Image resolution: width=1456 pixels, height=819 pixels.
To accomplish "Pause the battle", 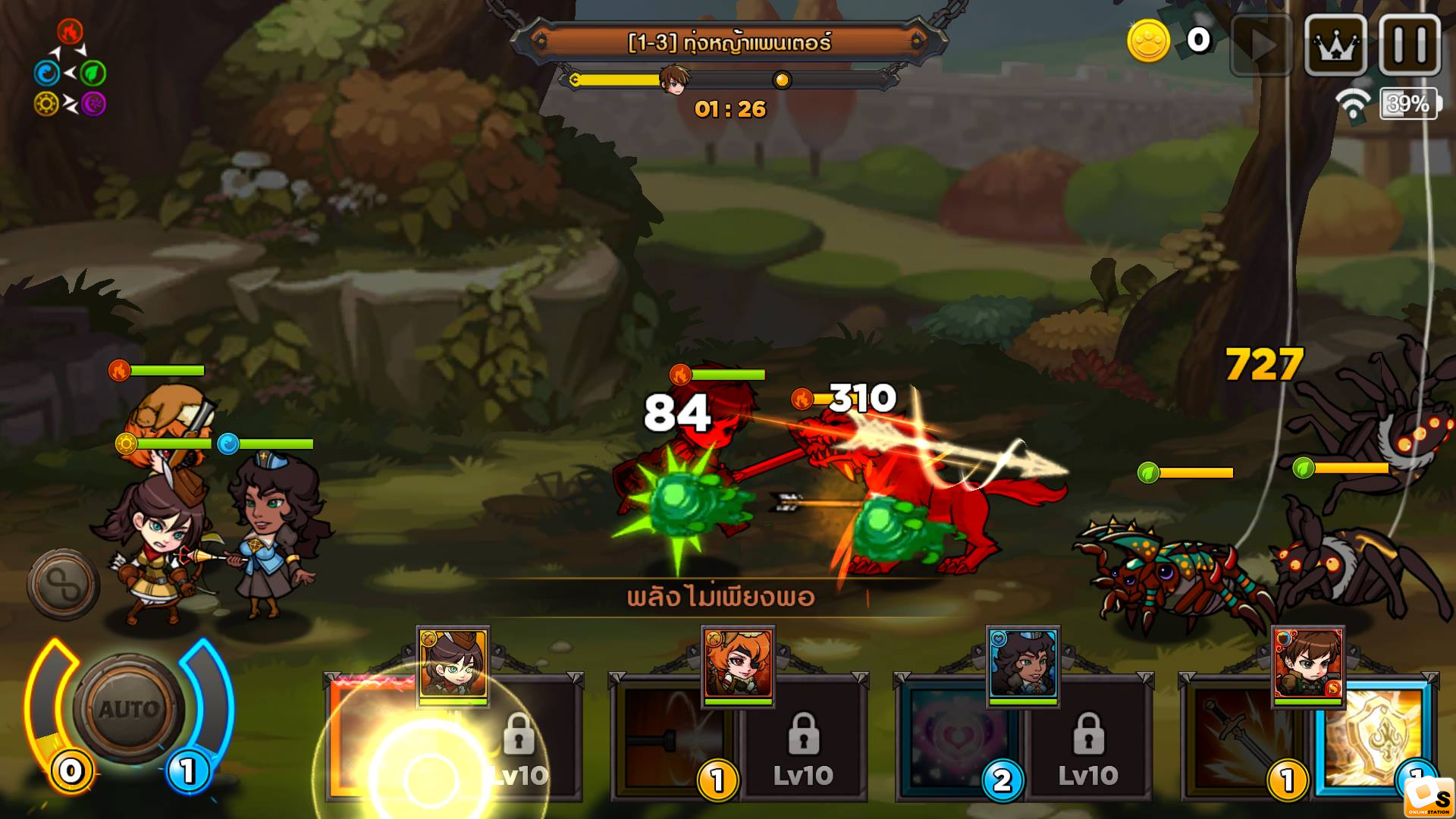I will point(1410,46).
